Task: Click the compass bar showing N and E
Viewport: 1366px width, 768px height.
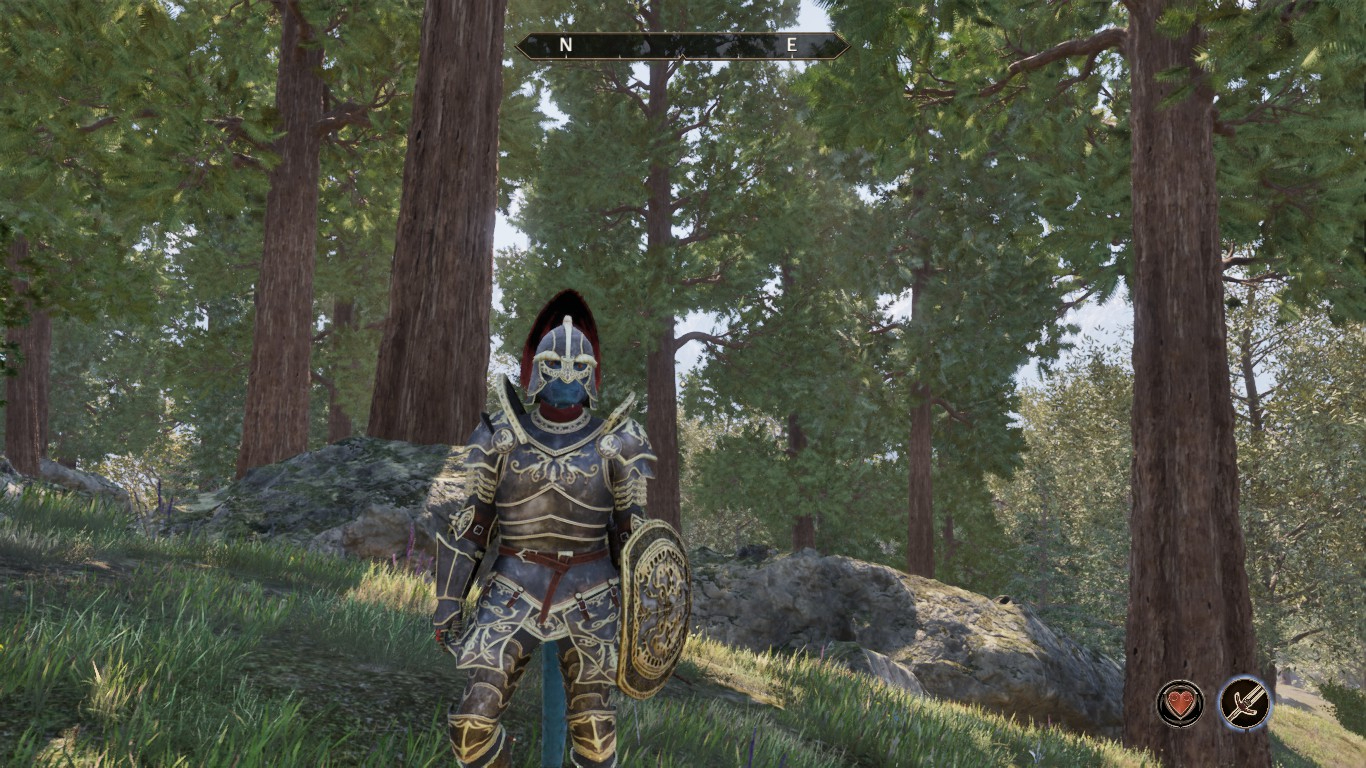Action: click(x=681, y=45)
